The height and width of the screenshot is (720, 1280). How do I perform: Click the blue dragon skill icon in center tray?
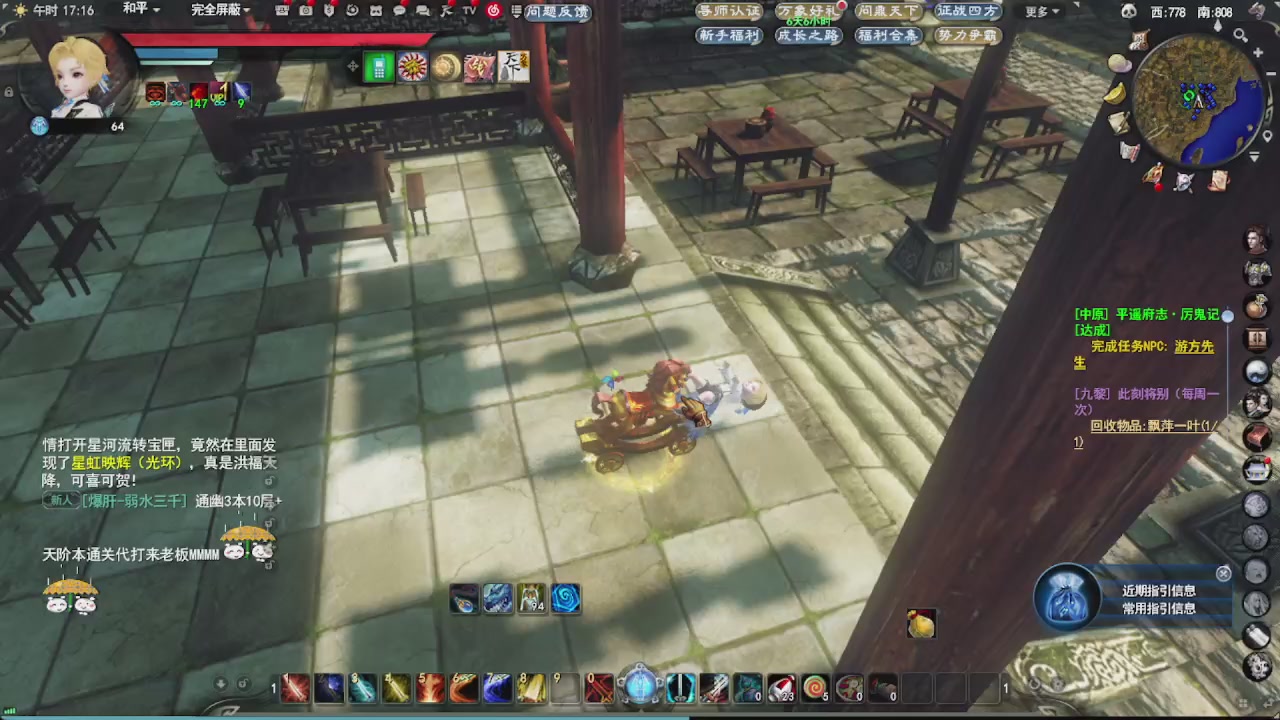click(497, 600)
